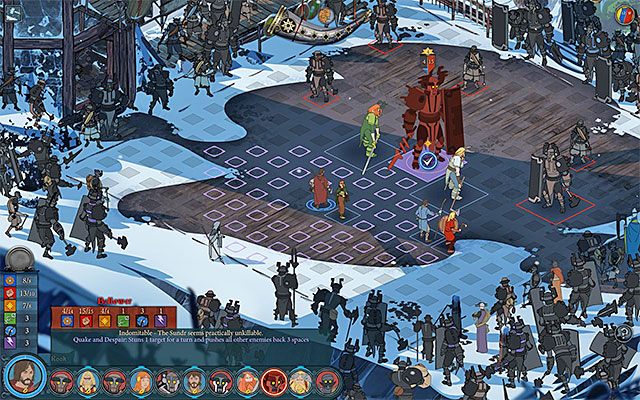
Task: Click the orange-bearded warrior portrait in turn order
Action: click(246, 381)
